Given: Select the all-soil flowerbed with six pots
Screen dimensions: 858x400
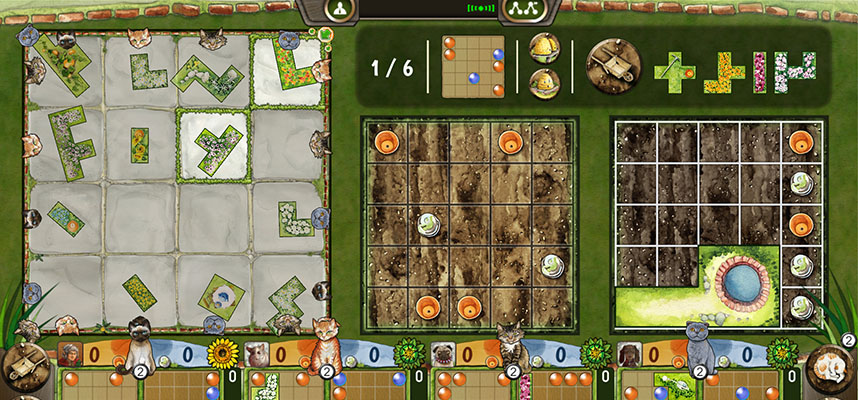Looking at the screenshot, I should [x=468, y=224].
